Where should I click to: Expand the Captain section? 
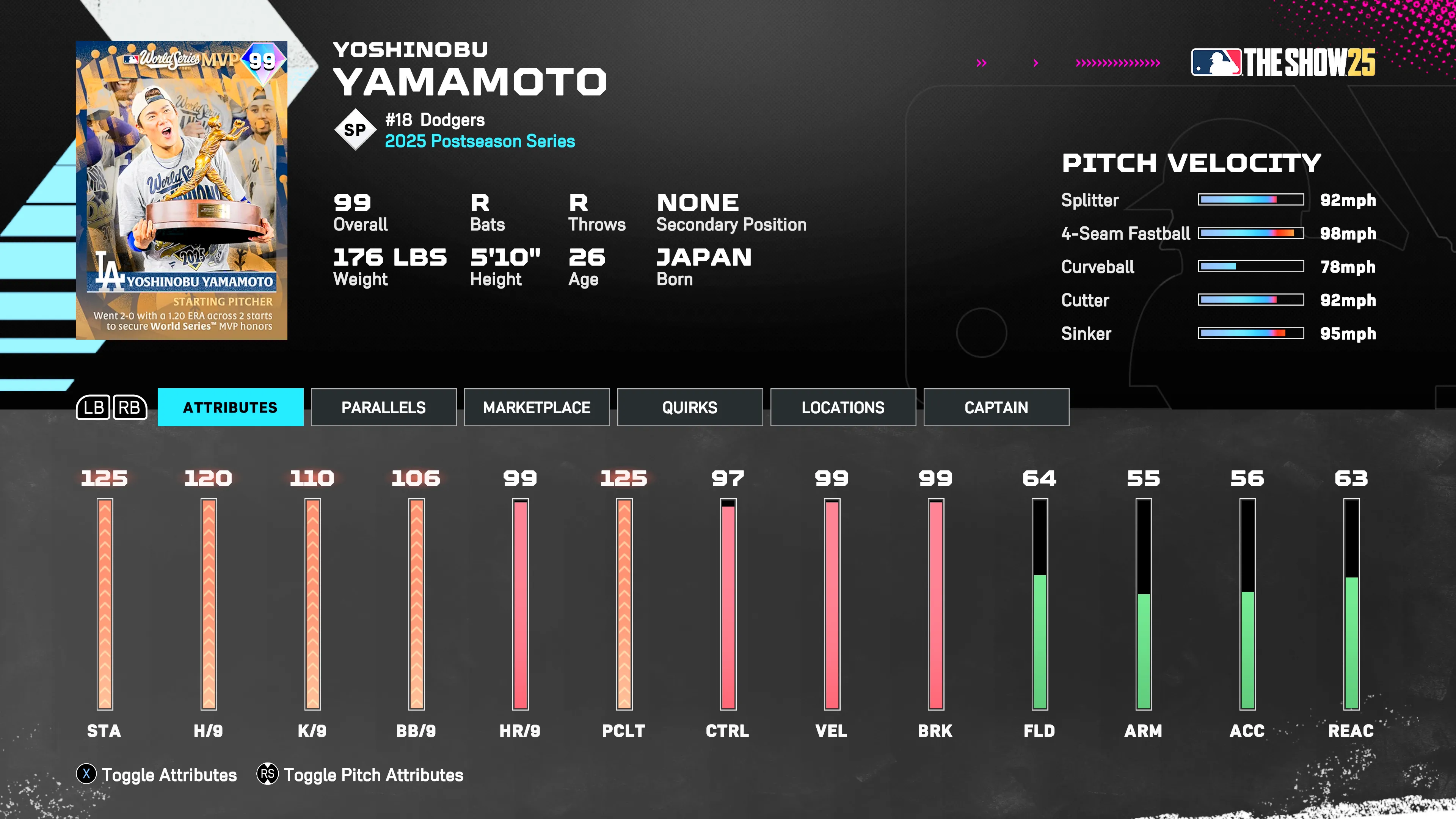[x=996, y=407]
